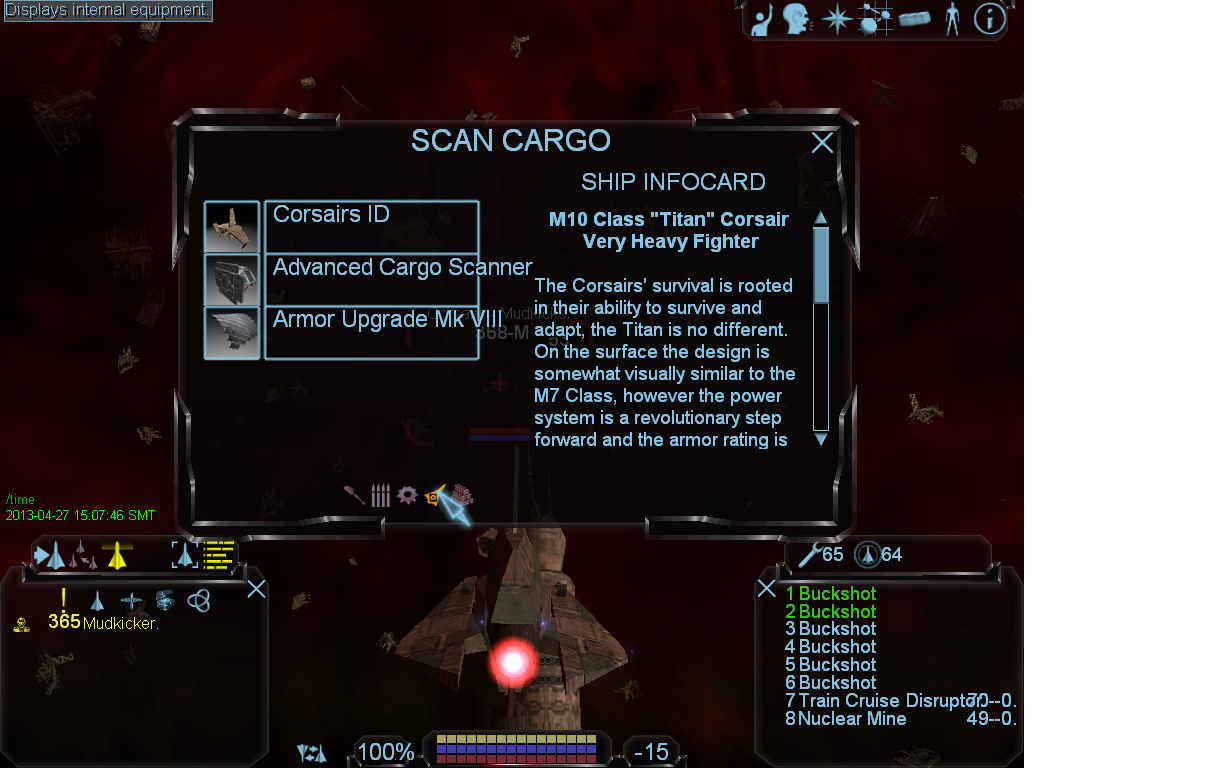Close the Scan Cargo window
Viewport: 1208px width, 768px height.
pos(822,143)
